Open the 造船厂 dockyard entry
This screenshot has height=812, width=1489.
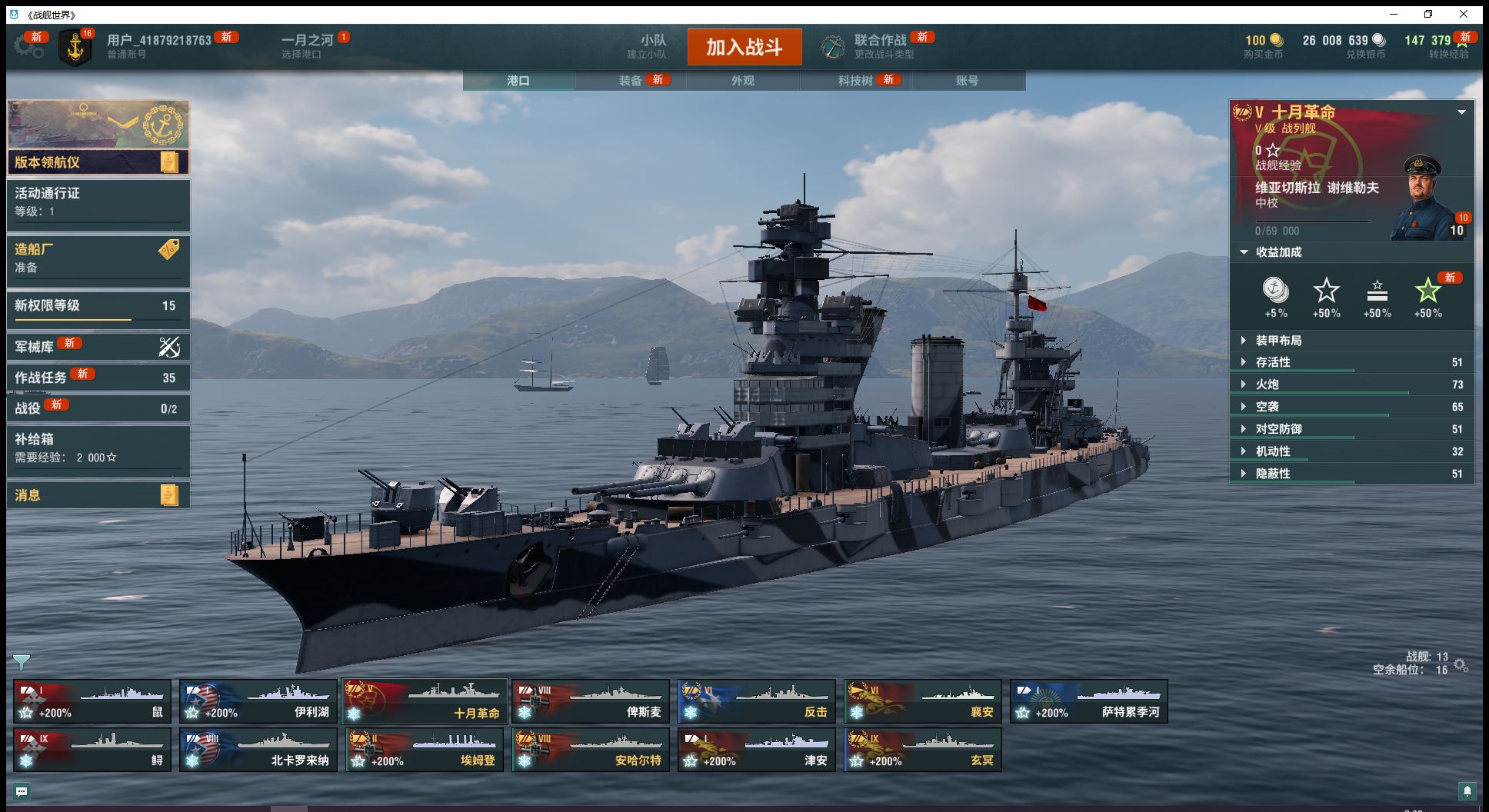98,258
